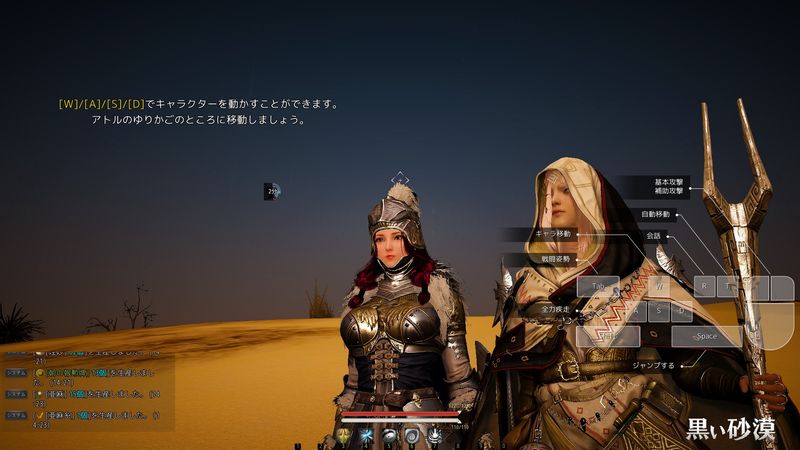Screen dimensions: 800x450
Task: Activate the golden starburst skill icon
Action: [345, 438]
